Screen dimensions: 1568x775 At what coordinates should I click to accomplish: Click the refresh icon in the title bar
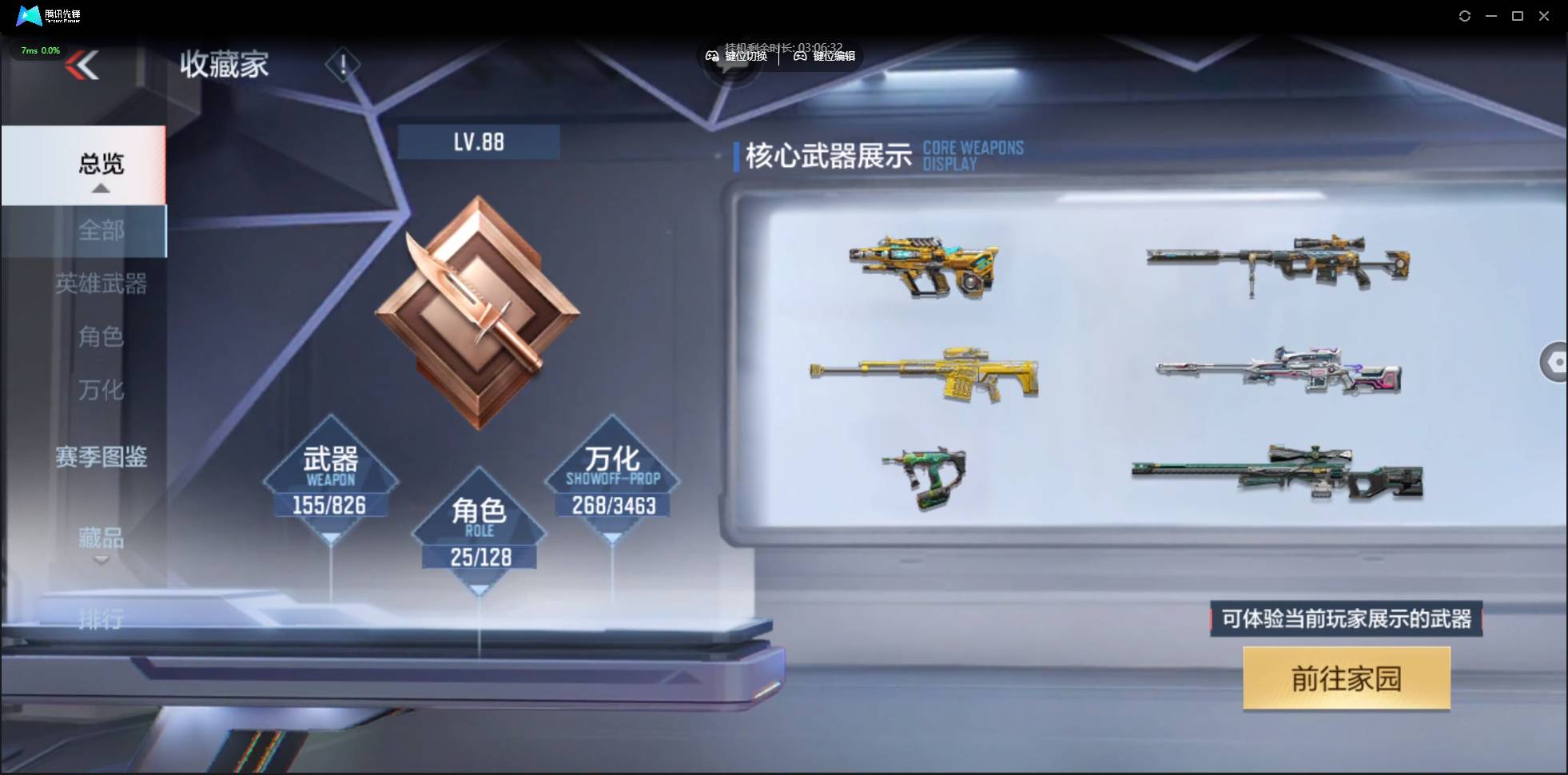coord(1466,15)
